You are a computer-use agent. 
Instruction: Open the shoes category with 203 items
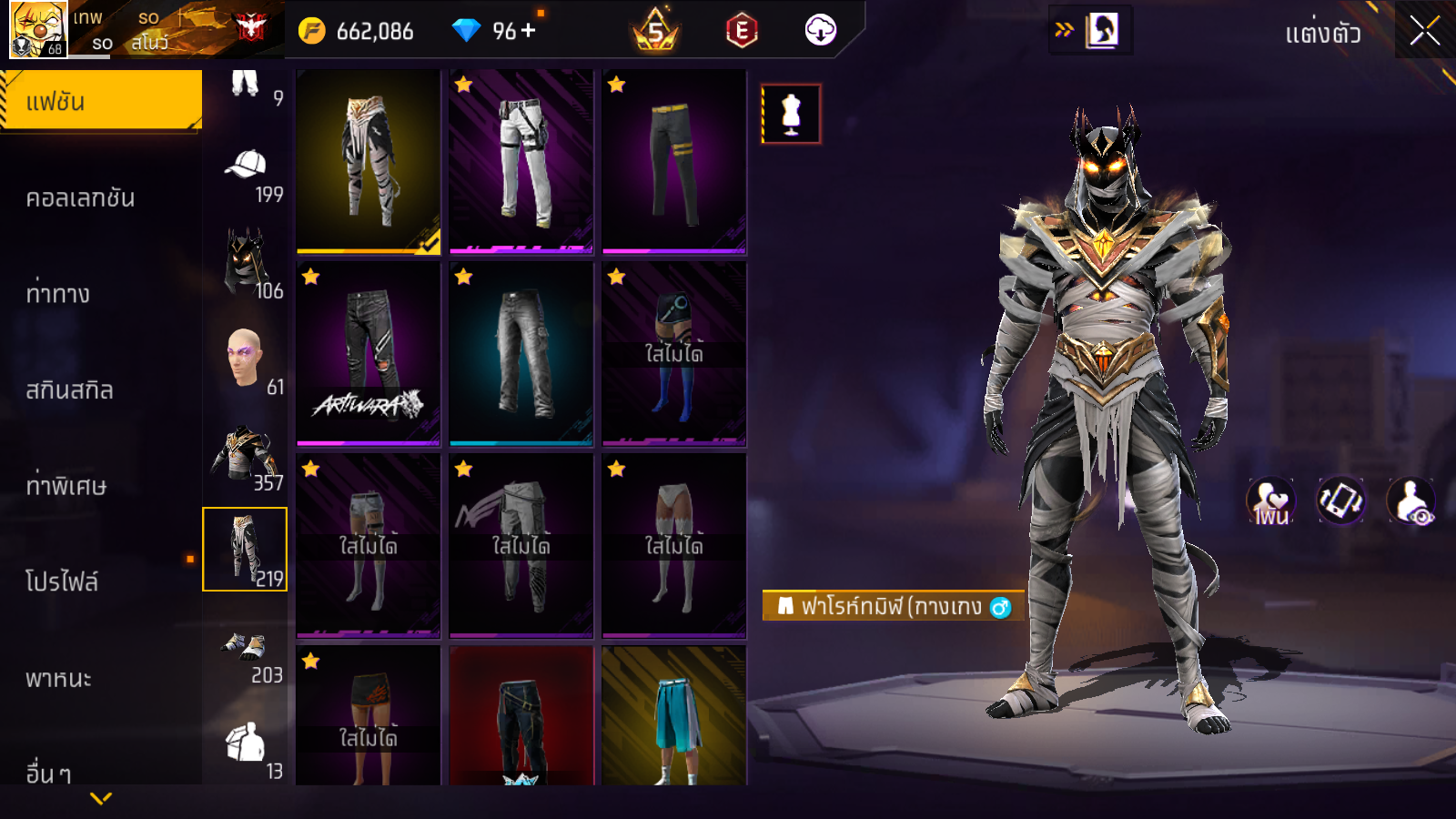click(x=246, y=653)
